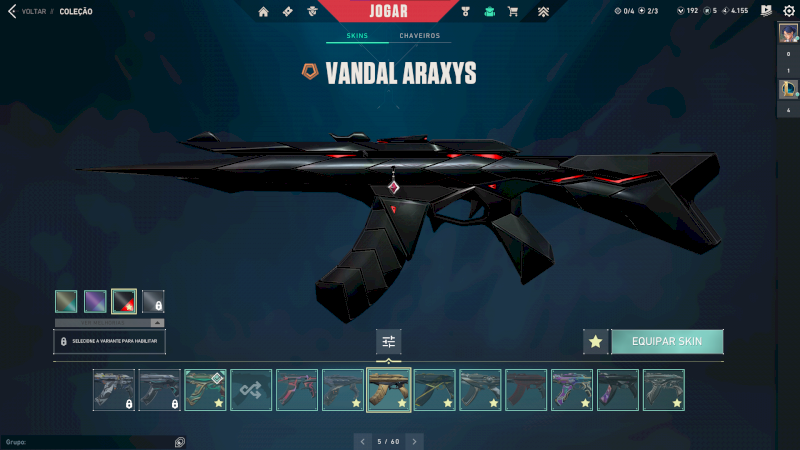Equip skin with the EQUIPAR SKIN button
This screenshot has width=800, height=450.
click(x=666, y=342)
